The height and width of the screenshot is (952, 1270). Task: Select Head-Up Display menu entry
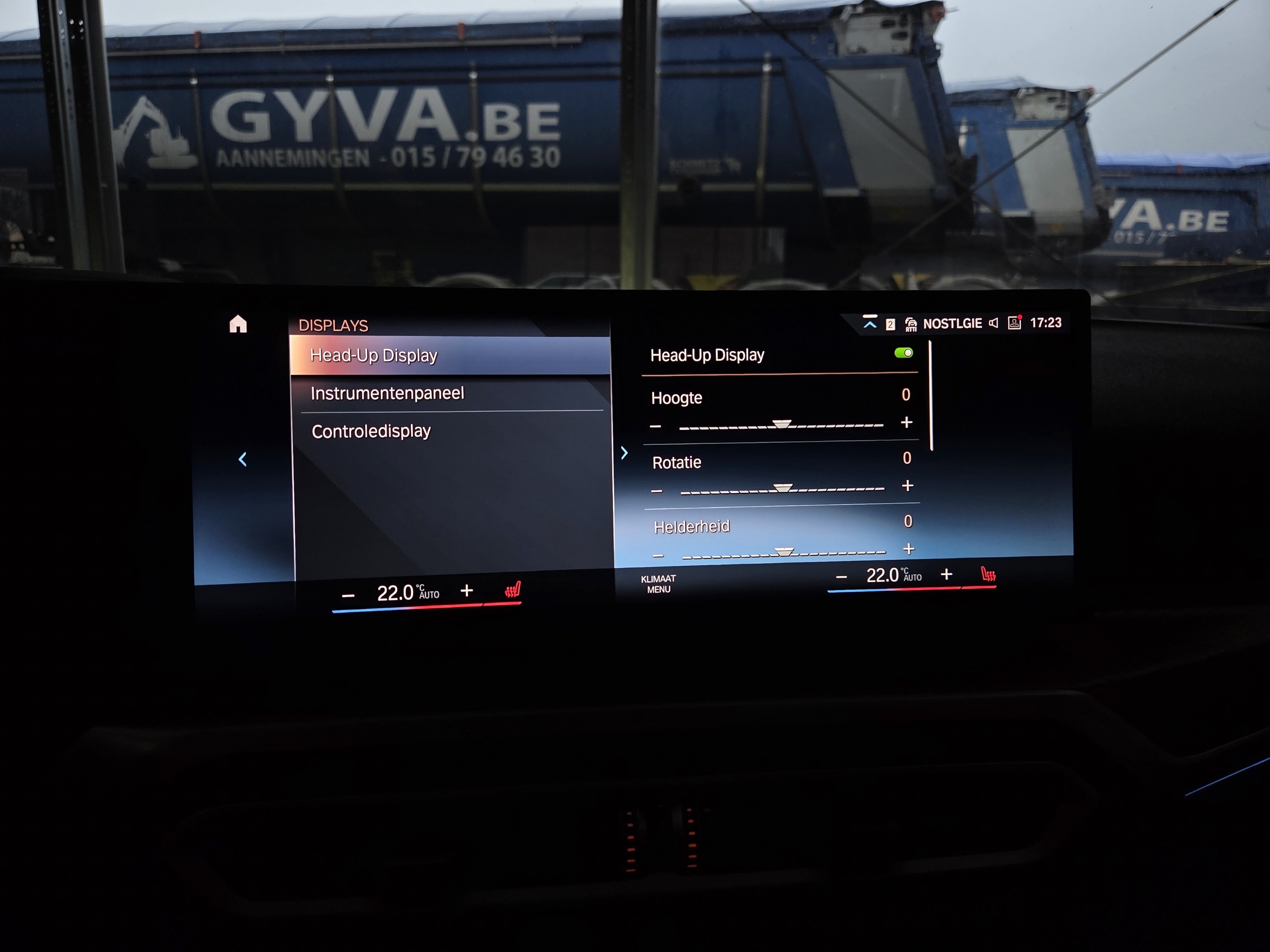[x=374, y=355]
